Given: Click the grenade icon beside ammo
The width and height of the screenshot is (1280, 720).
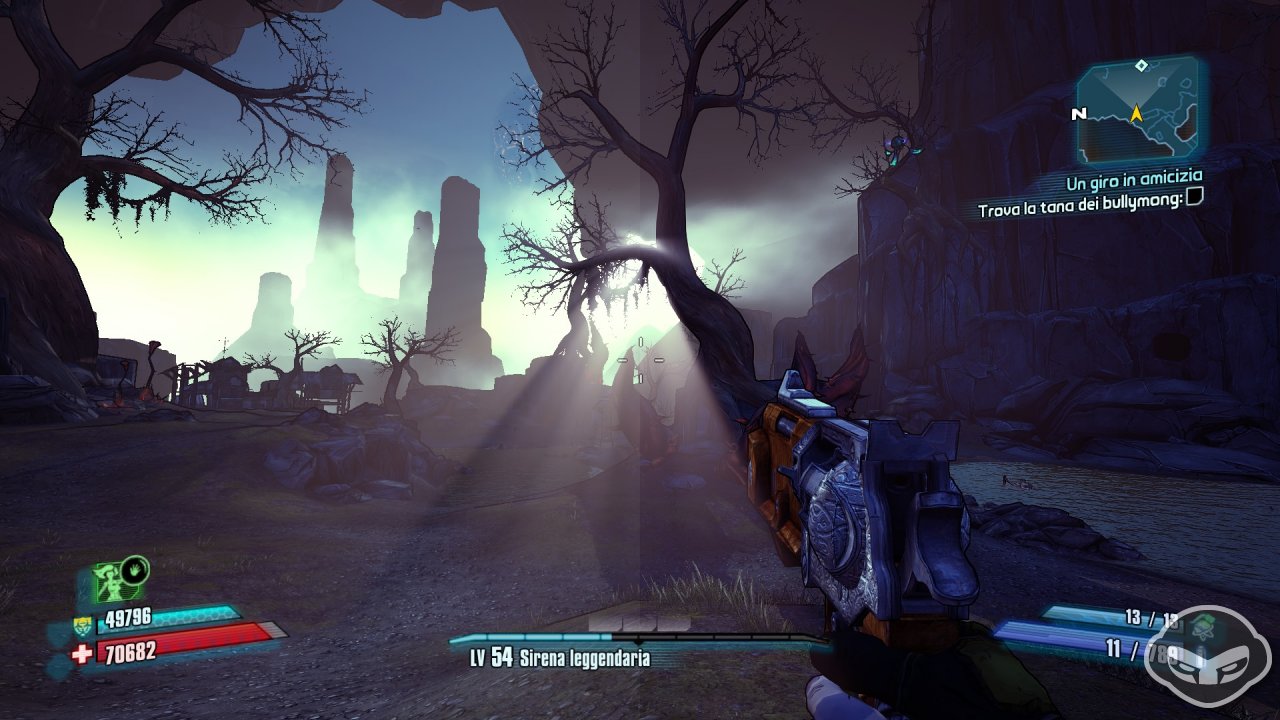Looking at the screenshot, I should tap(1201, 627).
